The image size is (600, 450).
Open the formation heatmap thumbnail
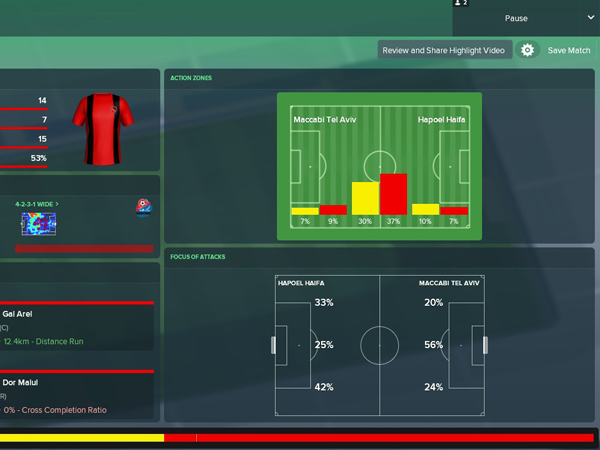(40, 225)
